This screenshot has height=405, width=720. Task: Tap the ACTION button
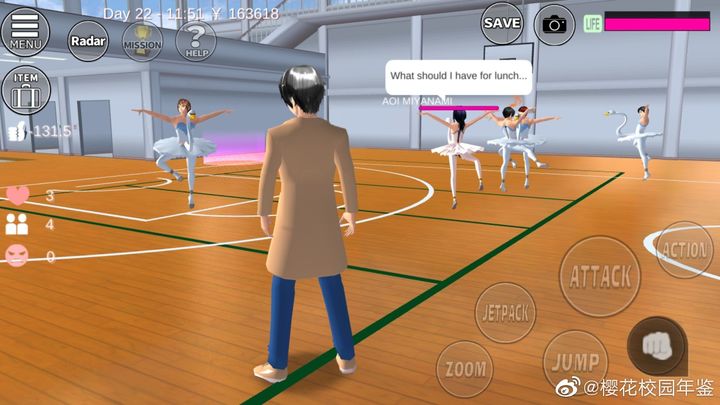tap(685, 250)
